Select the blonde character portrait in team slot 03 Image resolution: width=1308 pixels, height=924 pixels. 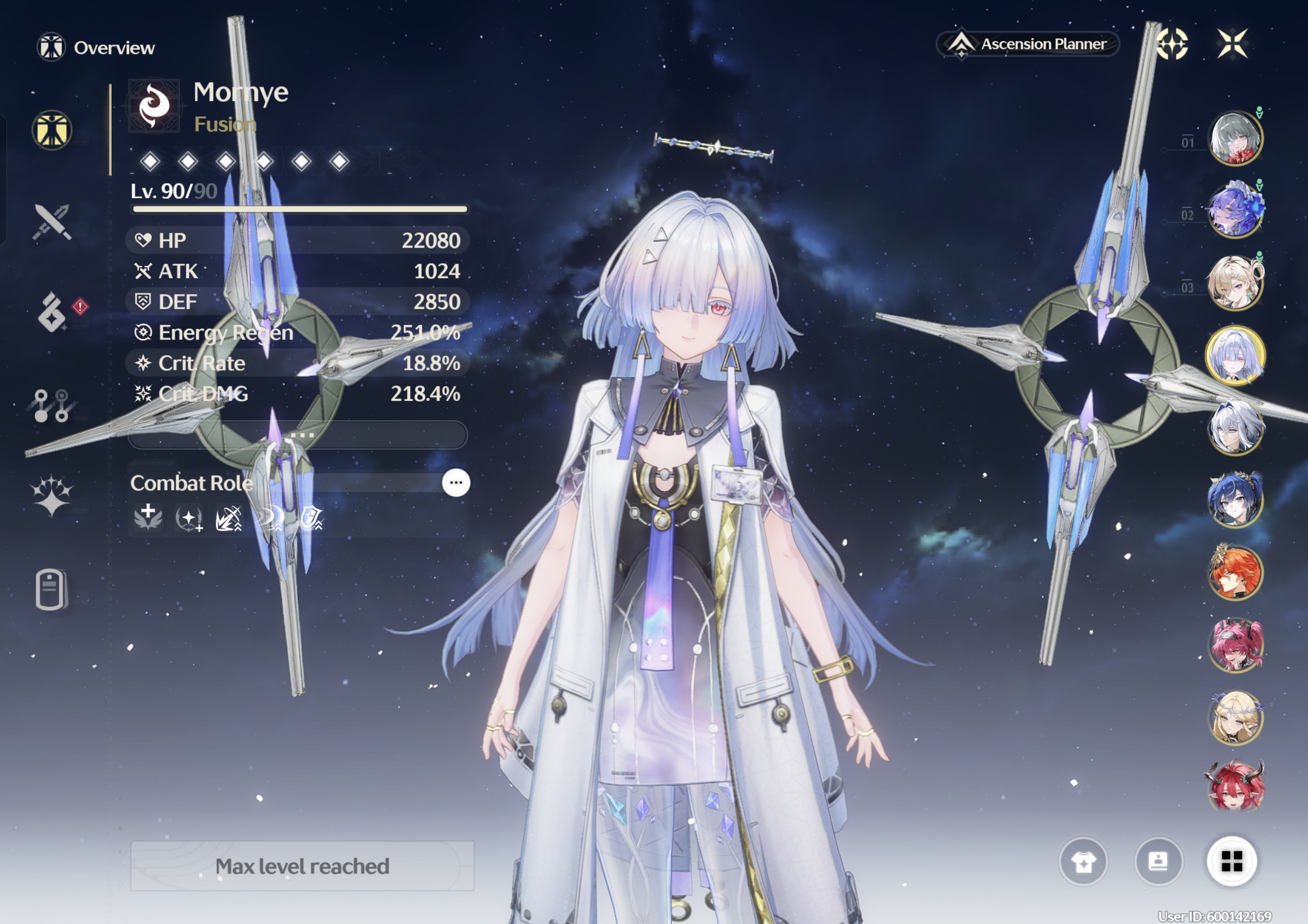coord(1235,282)
